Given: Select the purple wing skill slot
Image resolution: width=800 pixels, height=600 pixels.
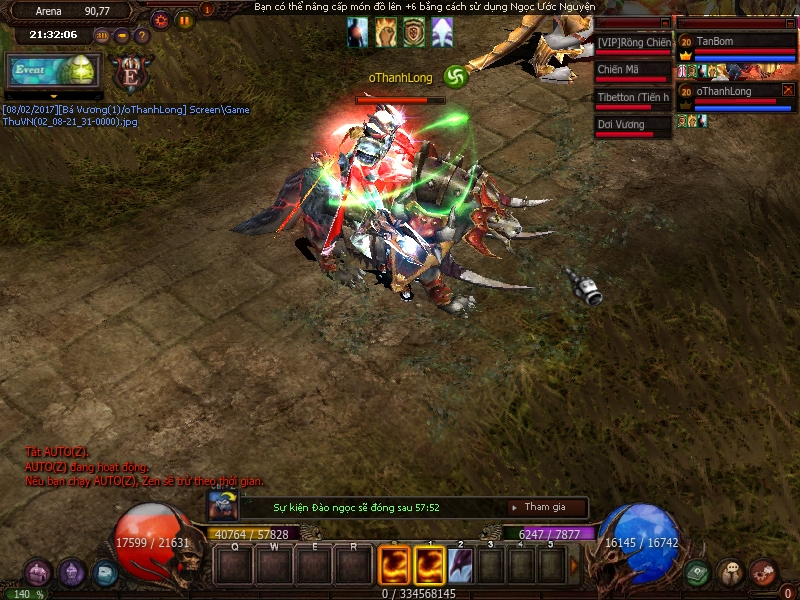Looking at the screenshot, I should point(459,566).
